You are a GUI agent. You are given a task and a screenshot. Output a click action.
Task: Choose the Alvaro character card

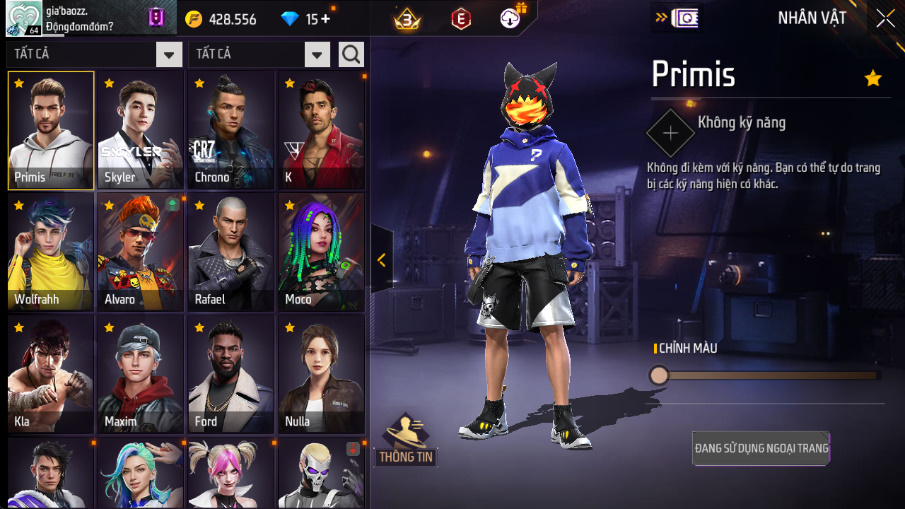[140, 252]
